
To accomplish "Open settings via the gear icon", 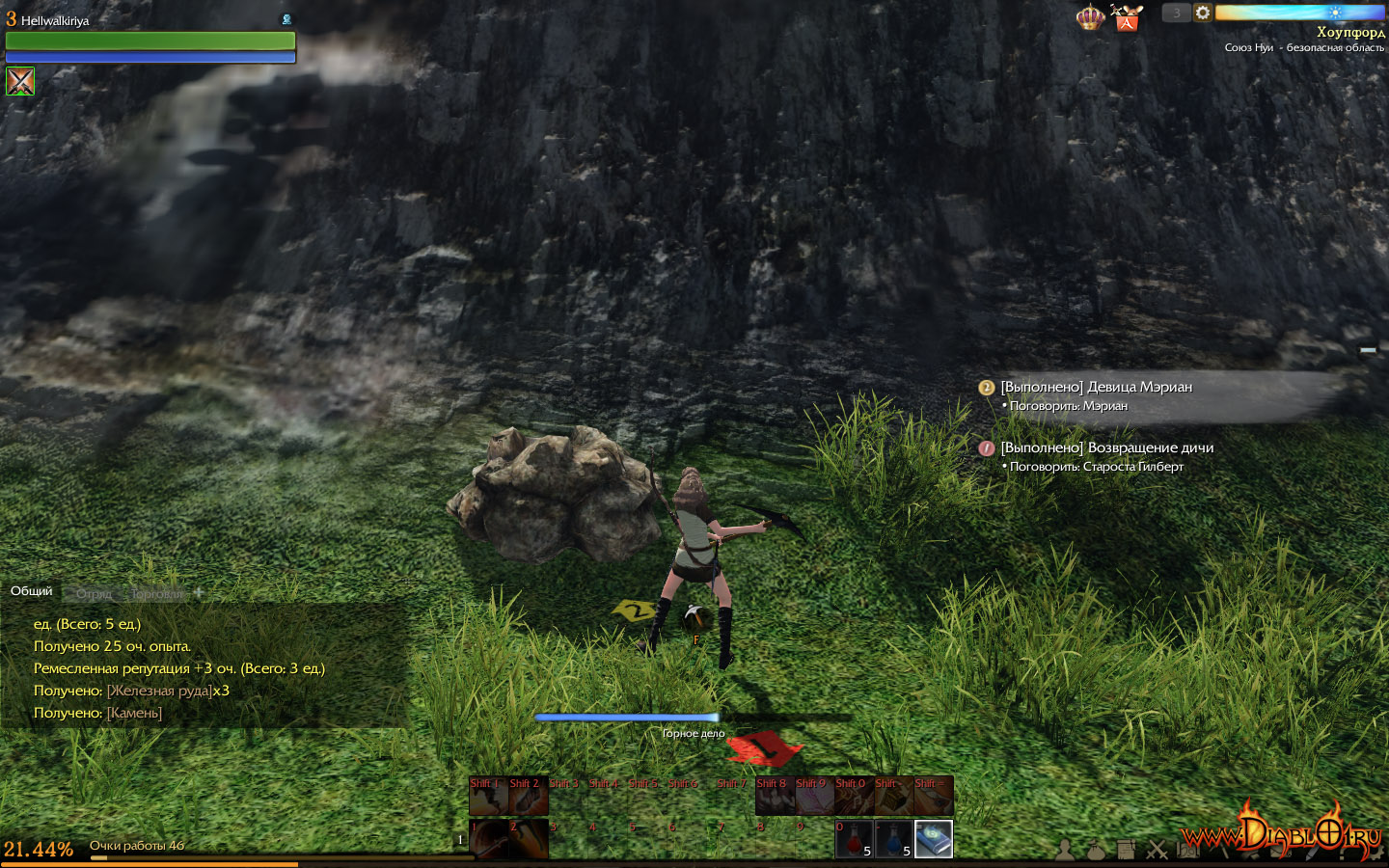I will pos(1203,13).
